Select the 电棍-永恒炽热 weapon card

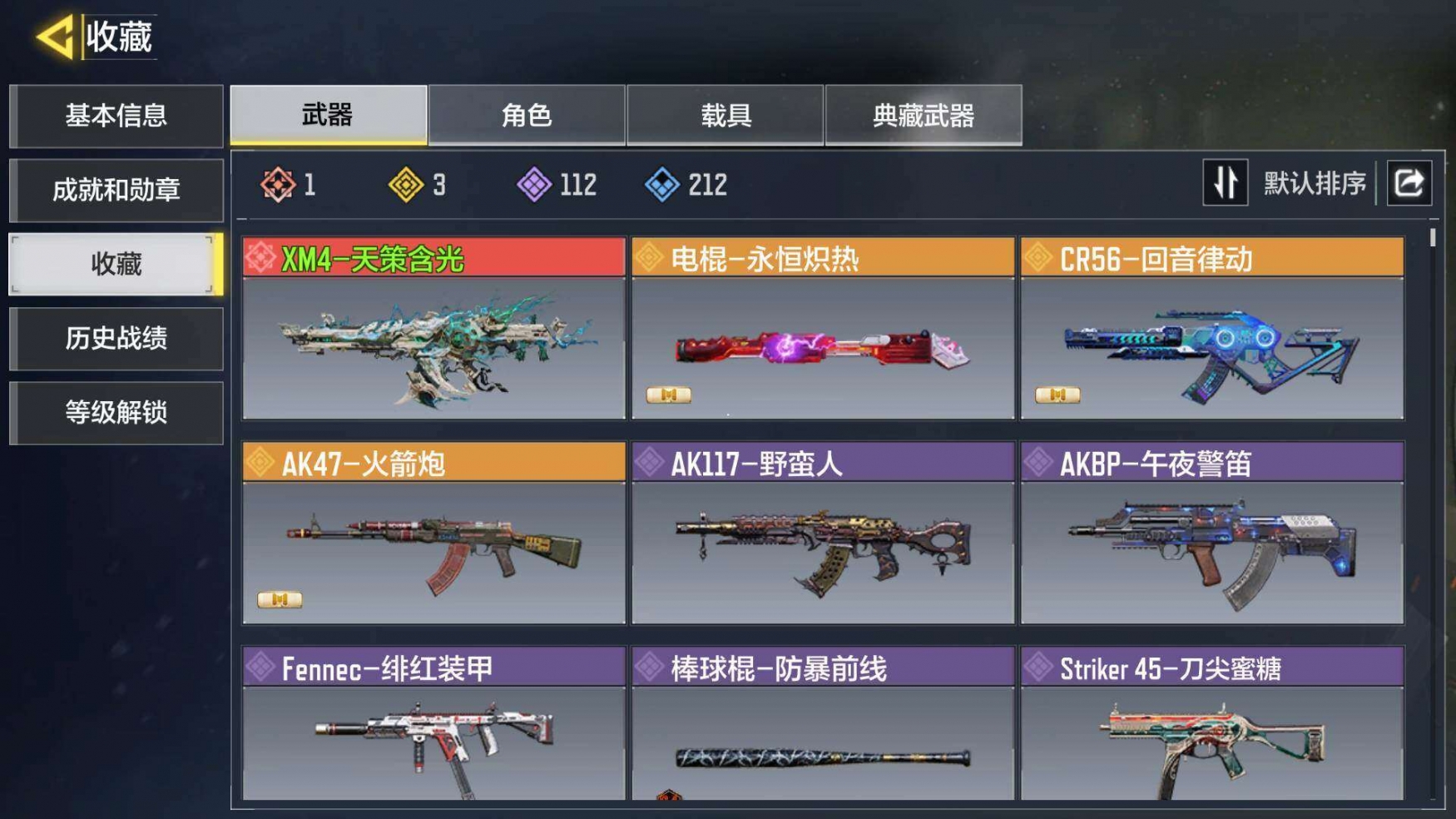pos(822,328)
